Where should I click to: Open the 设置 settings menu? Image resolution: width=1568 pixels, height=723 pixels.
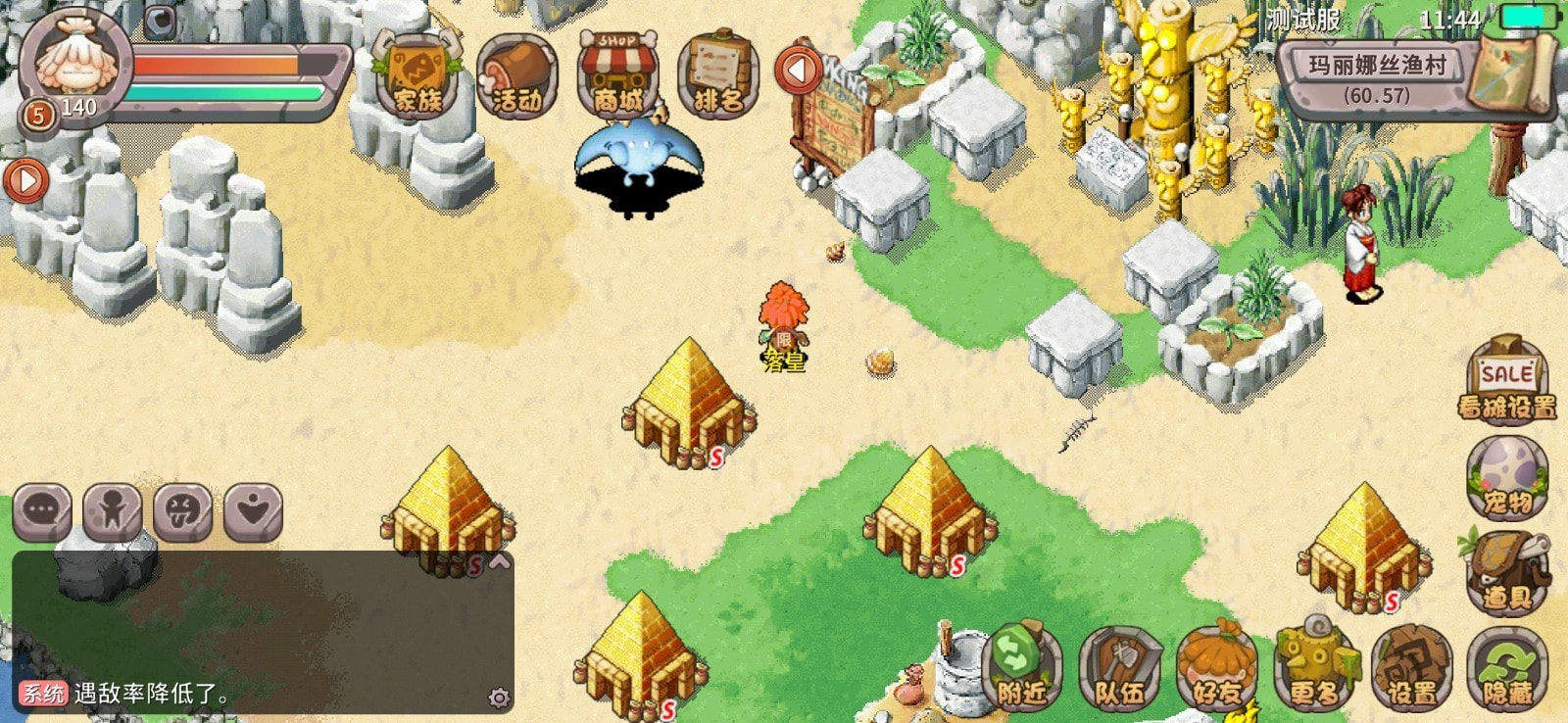[1411, 668]
